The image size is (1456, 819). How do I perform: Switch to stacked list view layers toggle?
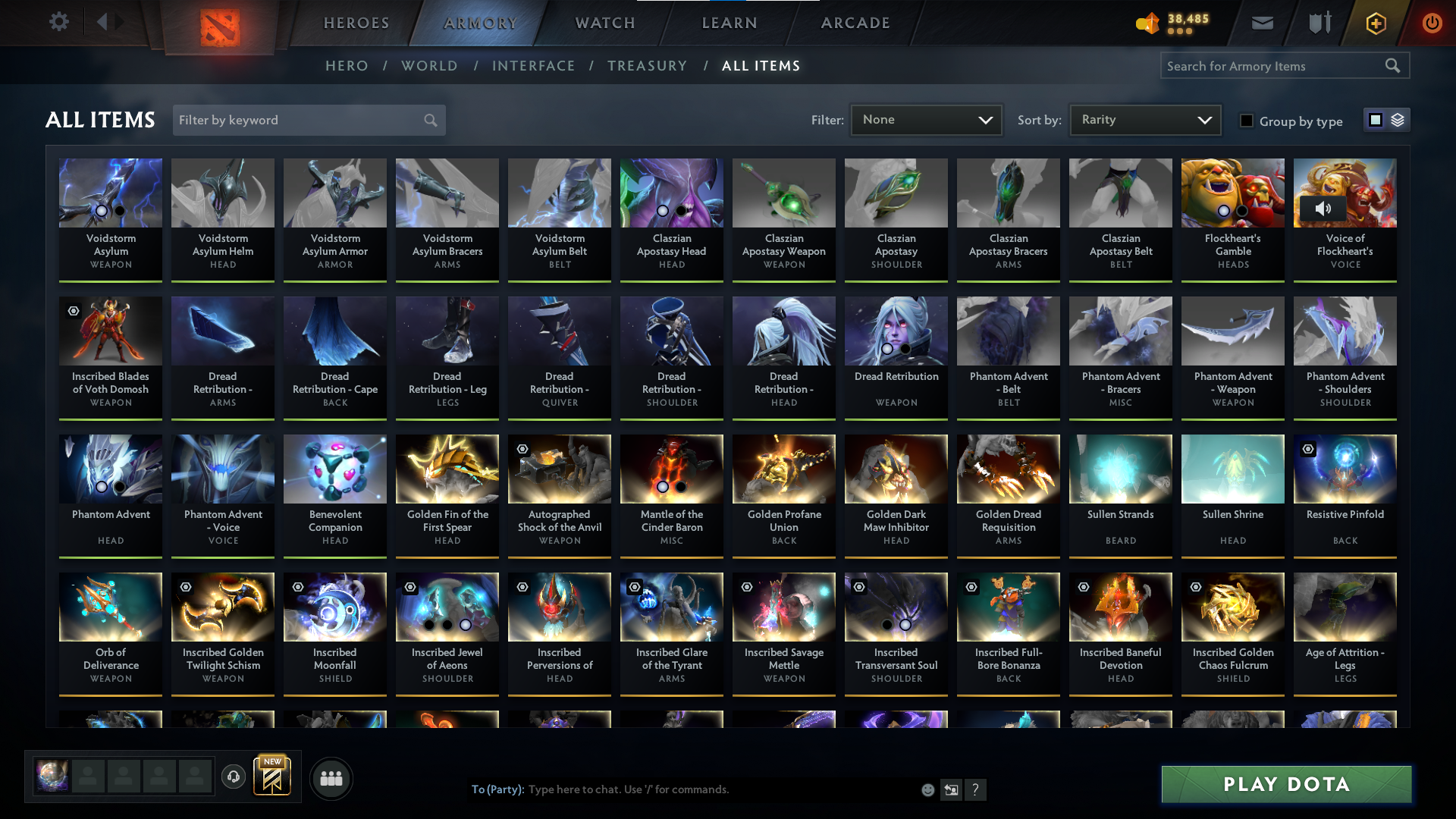click(x=1398, y=119)
